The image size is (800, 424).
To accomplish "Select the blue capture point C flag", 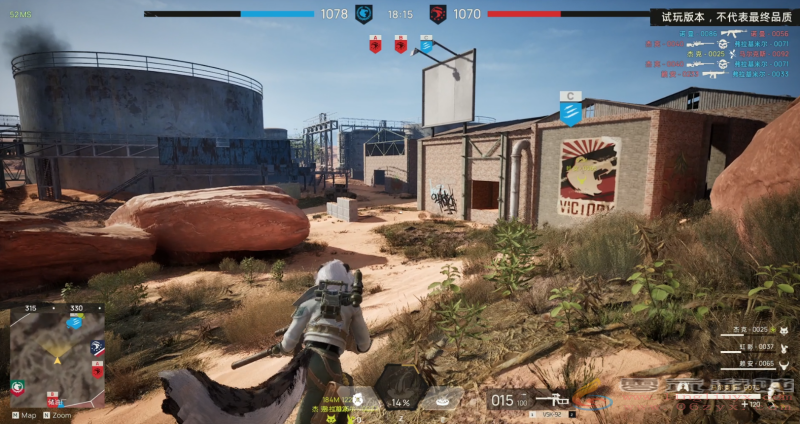I will coord(426,44).
